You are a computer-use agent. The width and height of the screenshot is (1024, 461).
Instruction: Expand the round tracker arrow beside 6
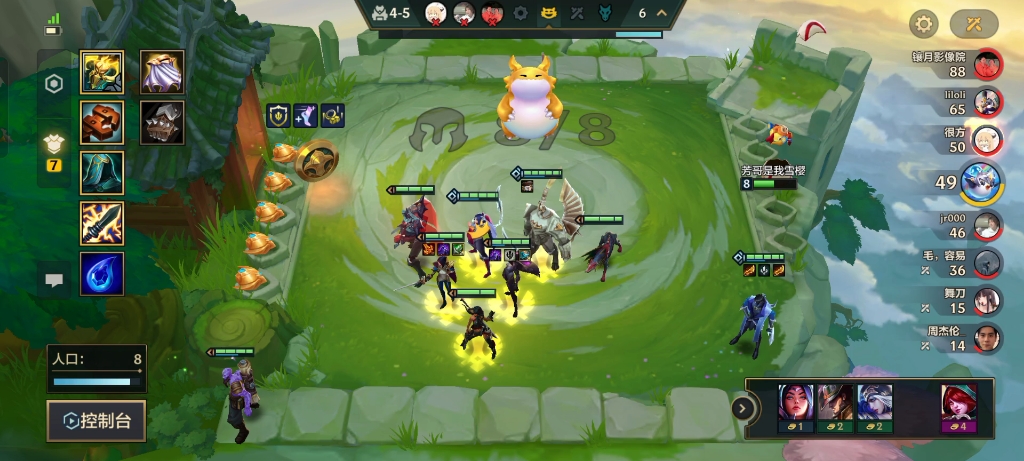[x=662, y=14]
